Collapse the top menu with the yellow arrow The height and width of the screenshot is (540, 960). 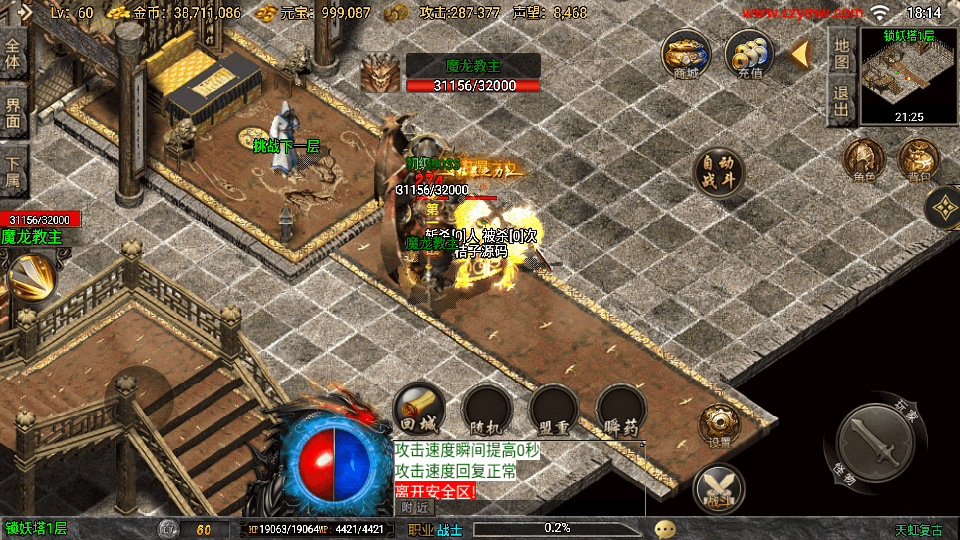click(801, 54)
